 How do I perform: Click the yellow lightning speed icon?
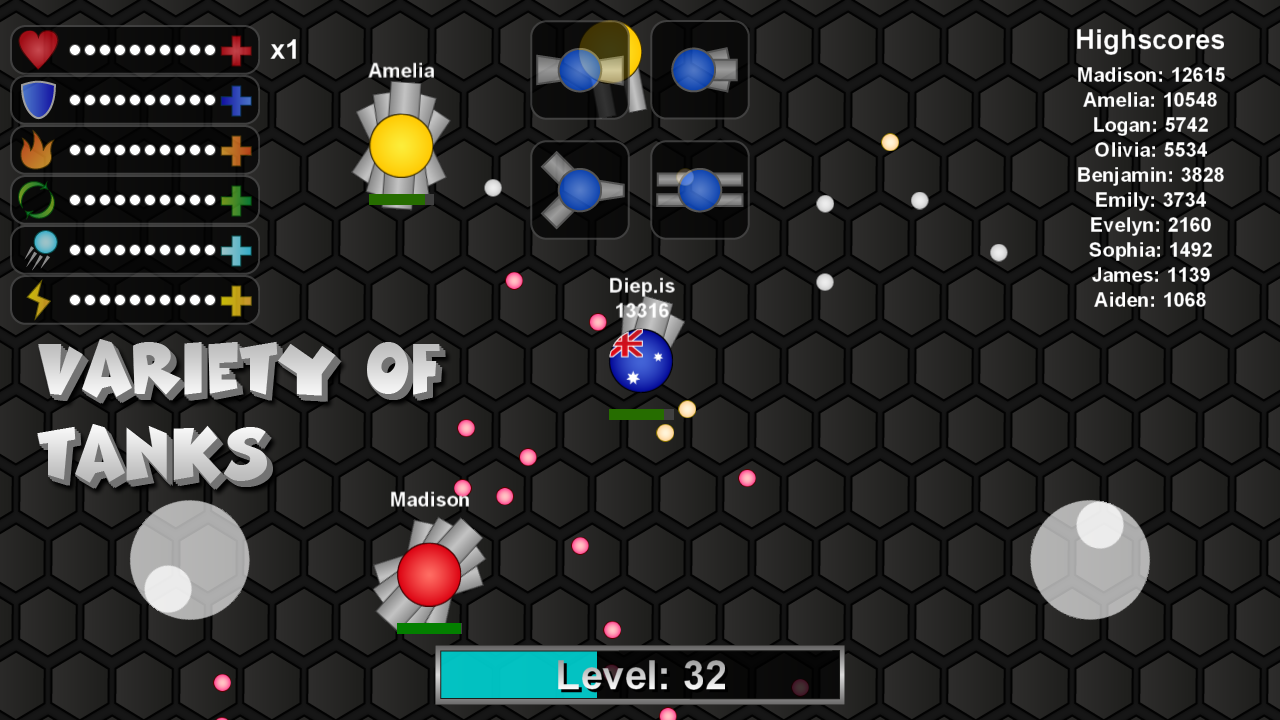click(36, 297)
